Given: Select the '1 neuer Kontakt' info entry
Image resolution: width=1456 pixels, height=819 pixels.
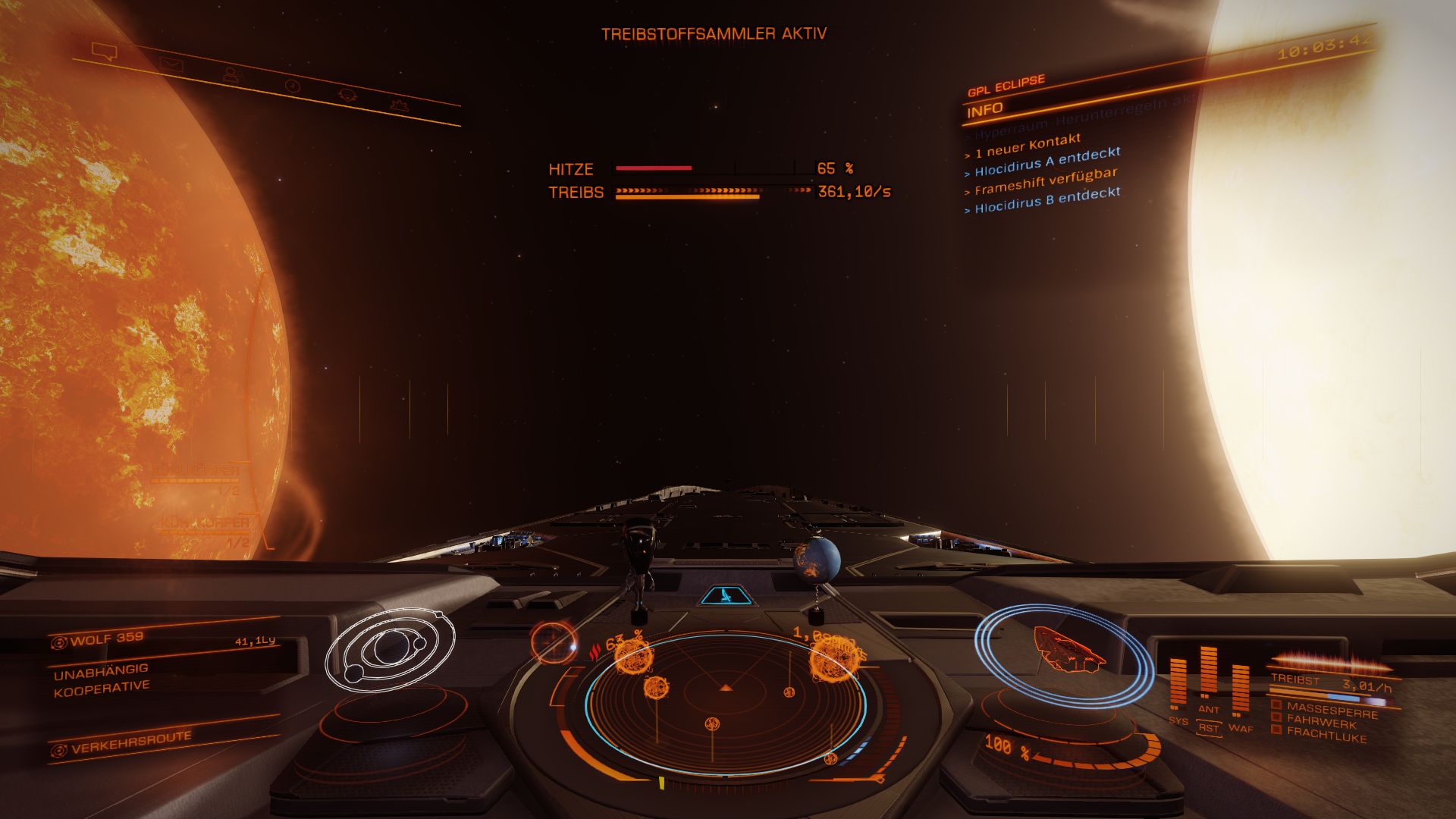Looking at the screenshot, I should coord(1027,145).
